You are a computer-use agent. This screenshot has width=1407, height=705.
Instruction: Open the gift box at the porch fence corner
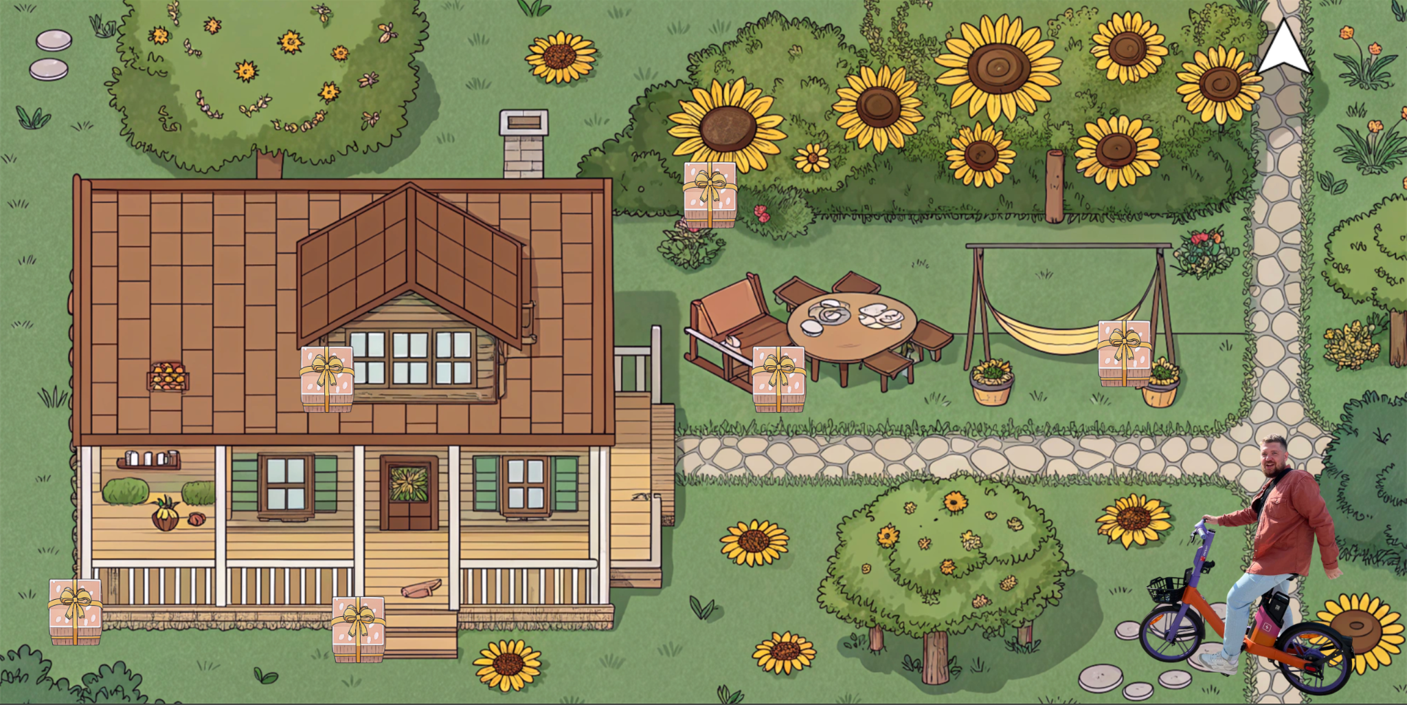coord(75,611)
